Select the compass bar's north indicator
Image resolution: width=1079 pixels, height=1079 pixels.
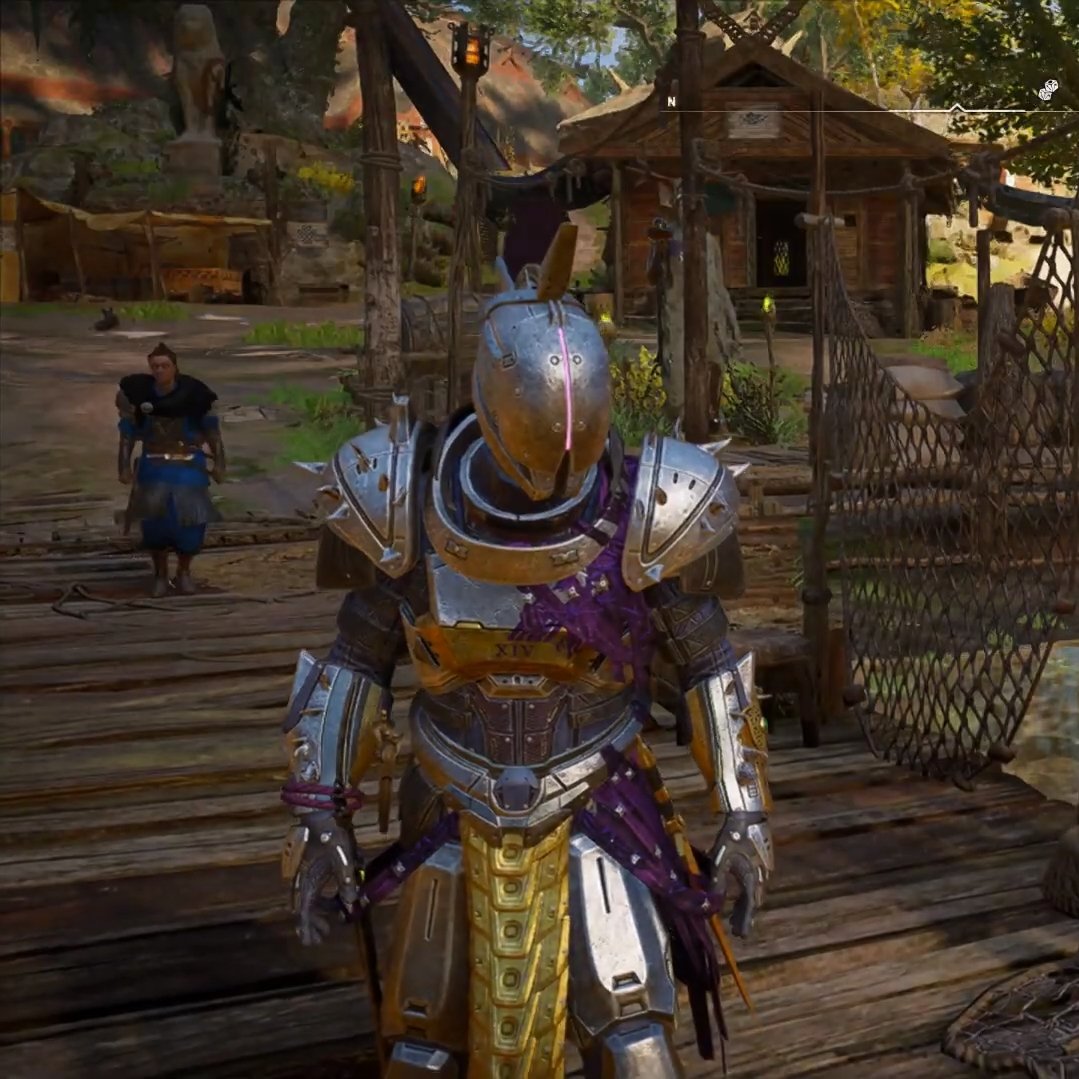(x=672, y=101)
